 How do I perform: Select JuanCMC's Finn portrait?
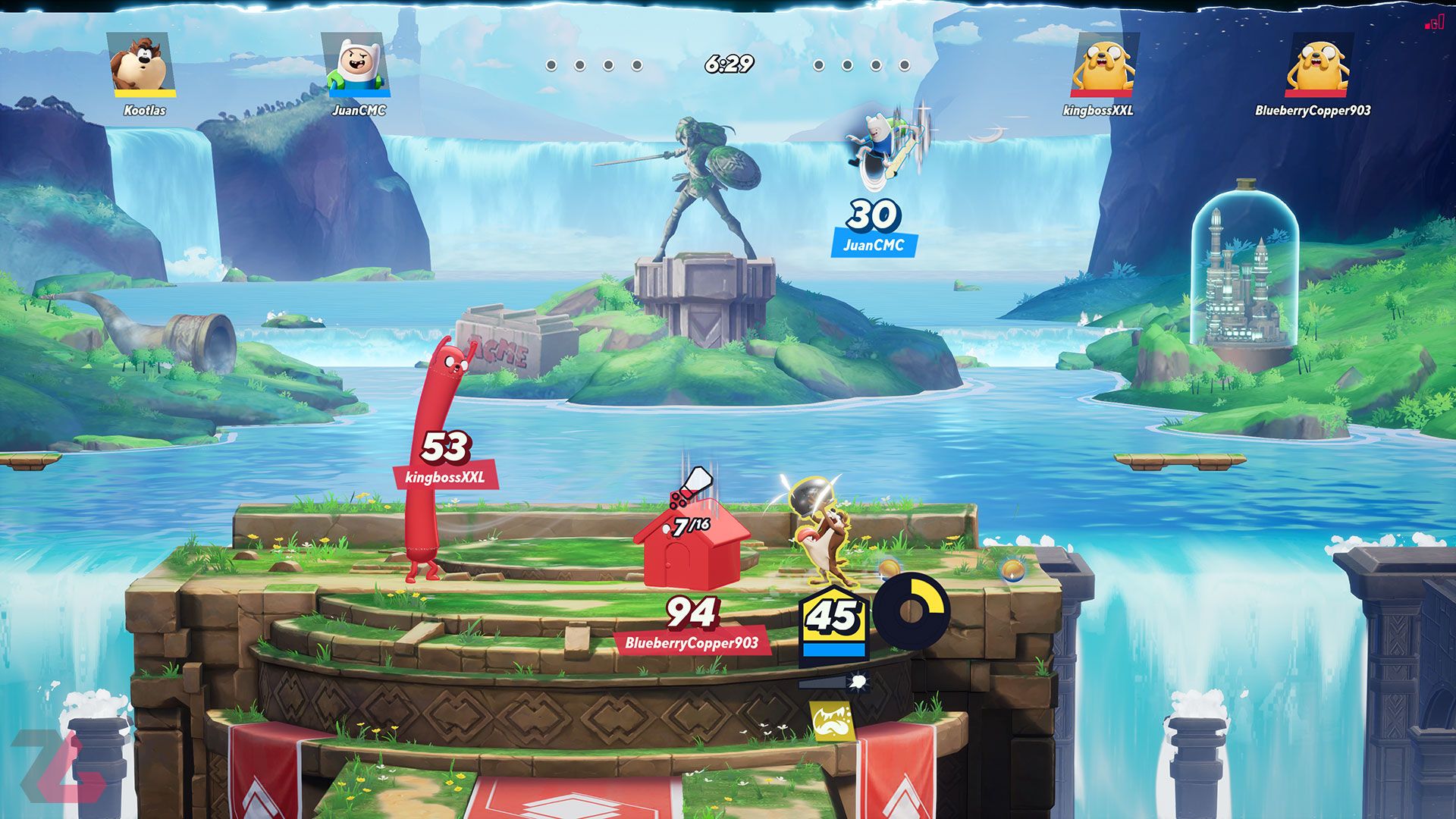[x=356, y=65]
